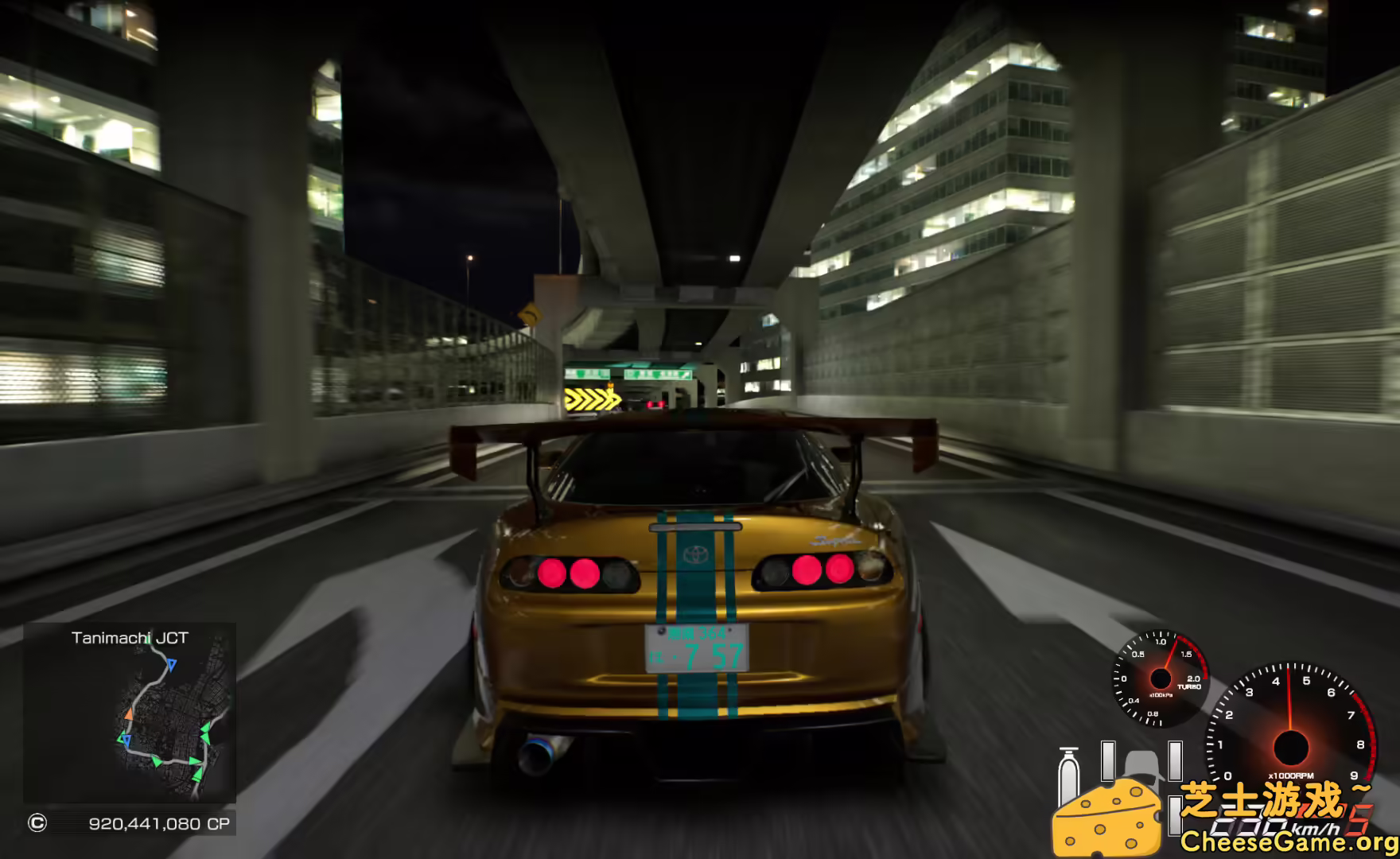Click the 920,441,080 CP credits display
This screenshot has height=859, width=1400.
click(158, 822)
